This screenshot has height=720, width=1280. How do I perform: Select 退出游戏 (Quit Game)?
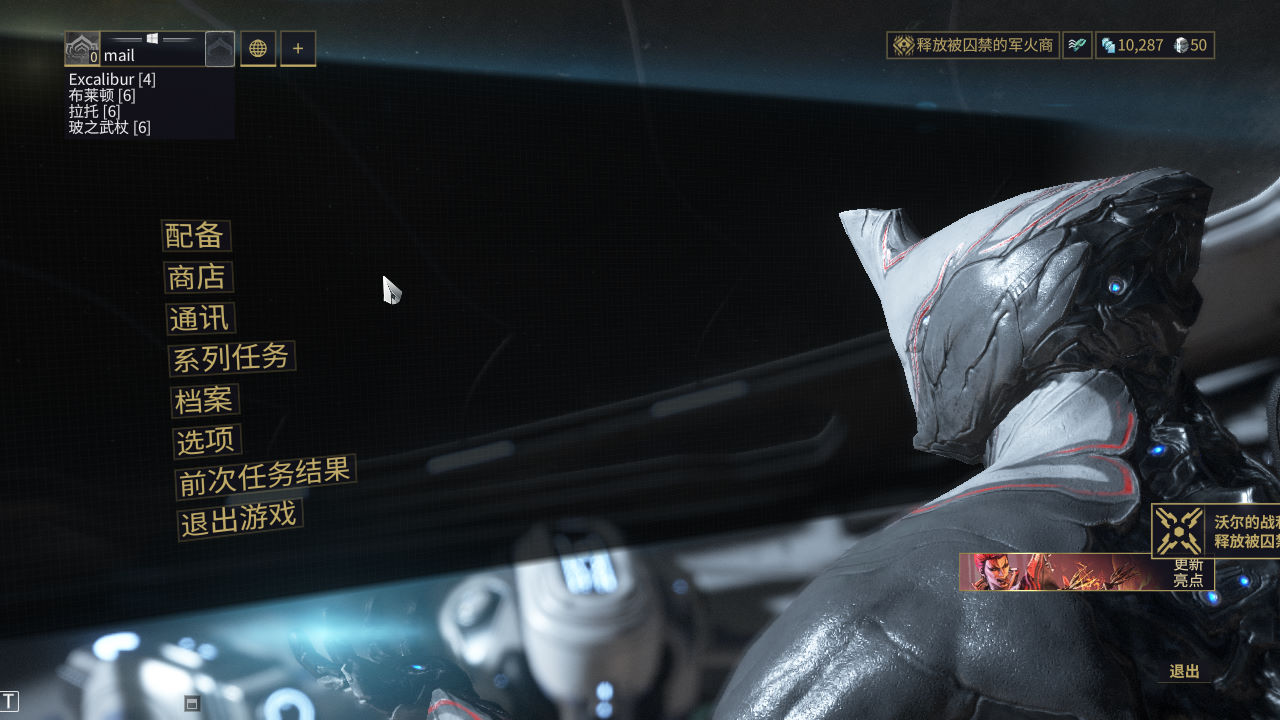(240, 520)
